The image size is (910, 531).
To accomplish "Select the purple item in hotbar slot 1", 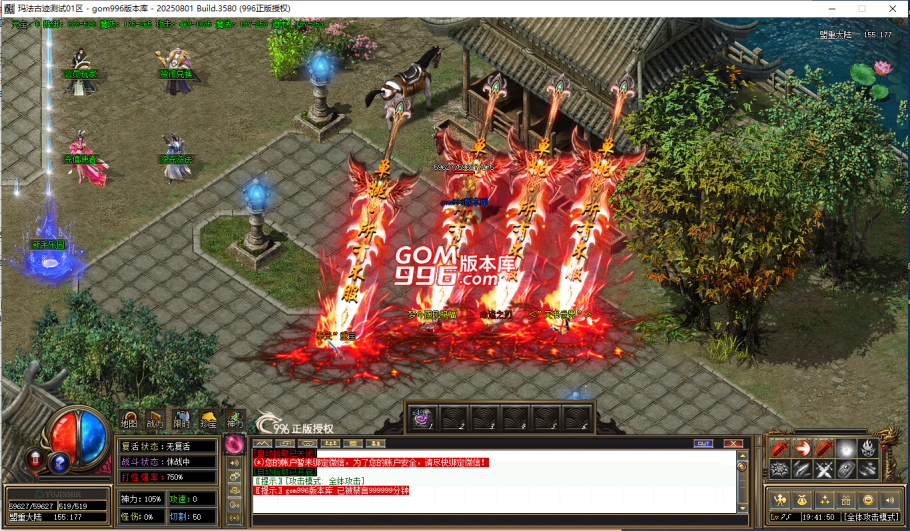I will (x=422, y=418).
